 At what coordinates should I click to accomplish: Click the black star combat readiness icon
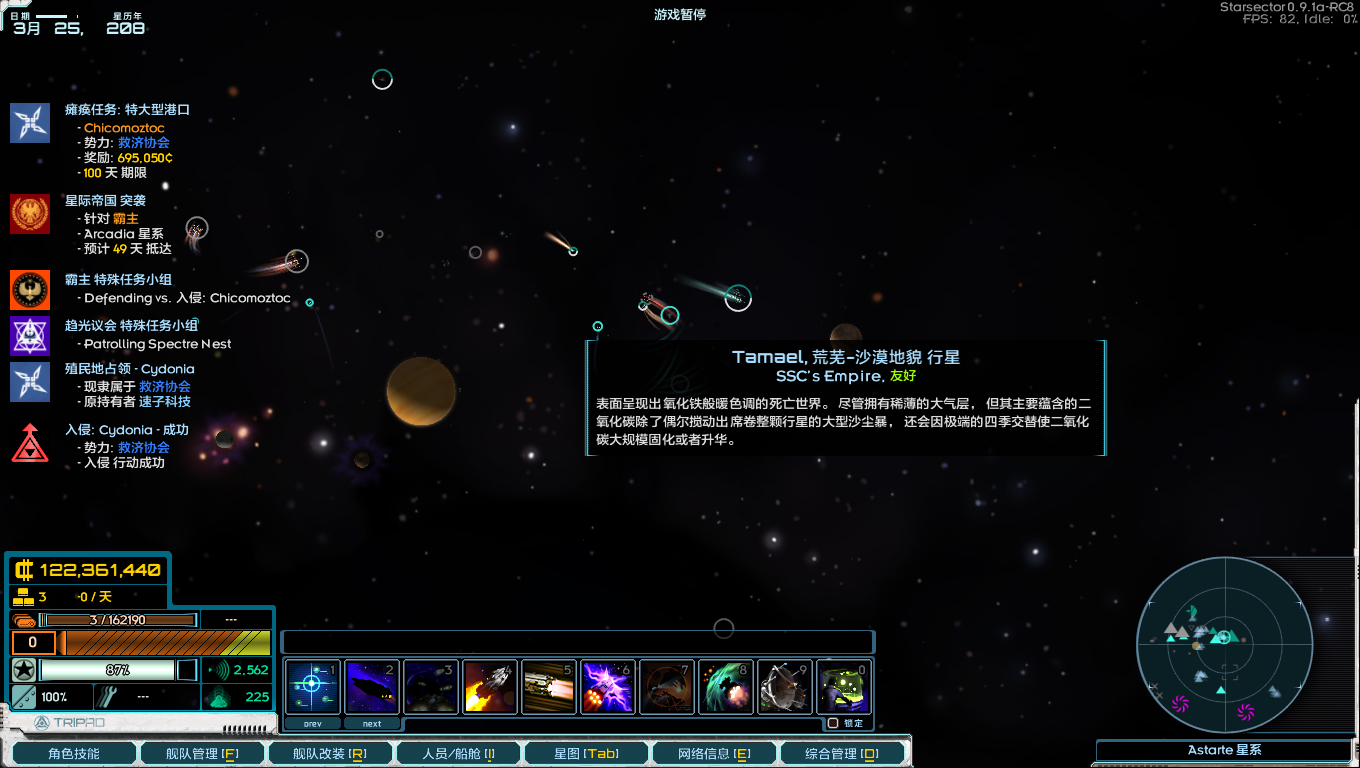click(22, 671)
